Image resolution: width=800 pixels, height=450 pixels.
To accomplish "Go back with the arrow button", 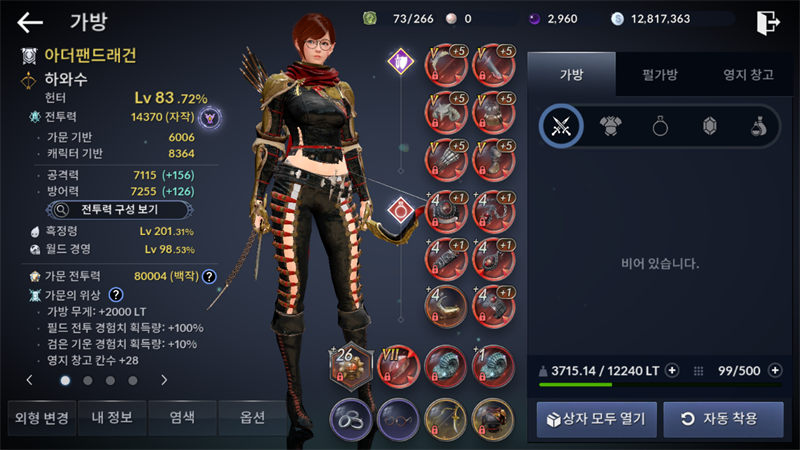I will pos(30,22).
